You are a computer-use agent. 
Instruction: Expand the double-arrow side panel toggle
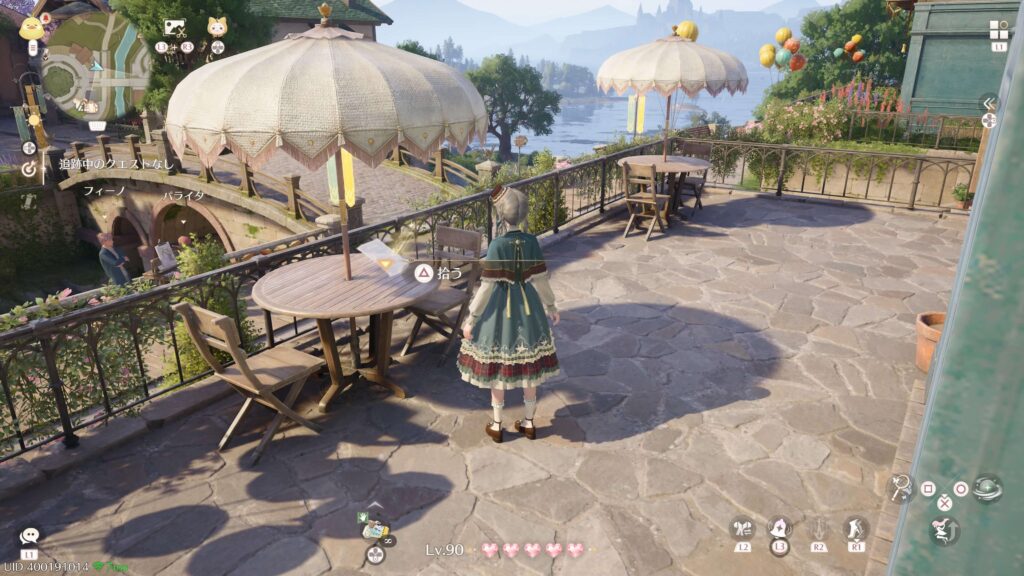pyautogui.click(x=989, y=102)
